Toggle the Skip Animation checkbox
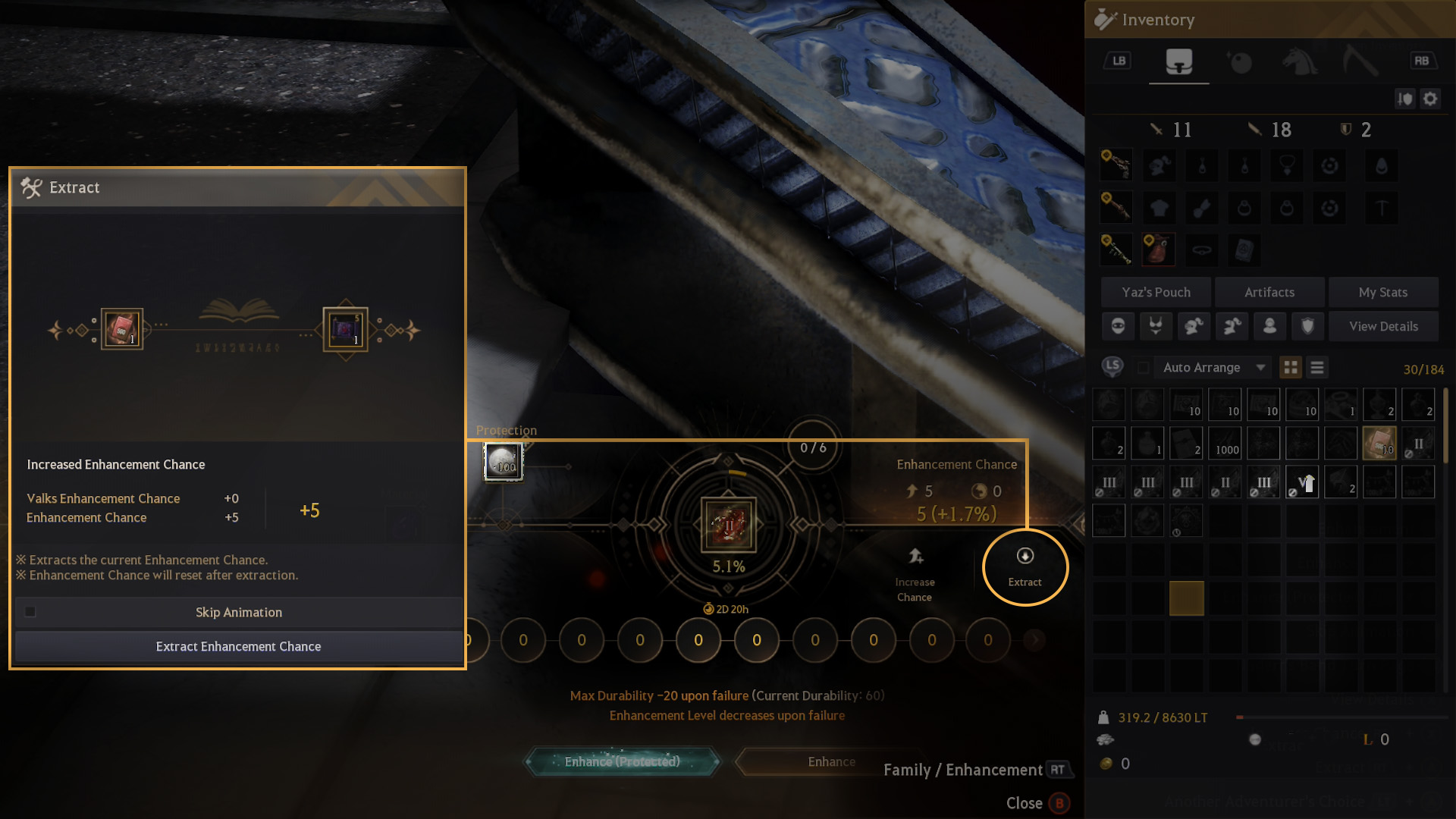This screenshot has height=819, width=1456. 30,612
